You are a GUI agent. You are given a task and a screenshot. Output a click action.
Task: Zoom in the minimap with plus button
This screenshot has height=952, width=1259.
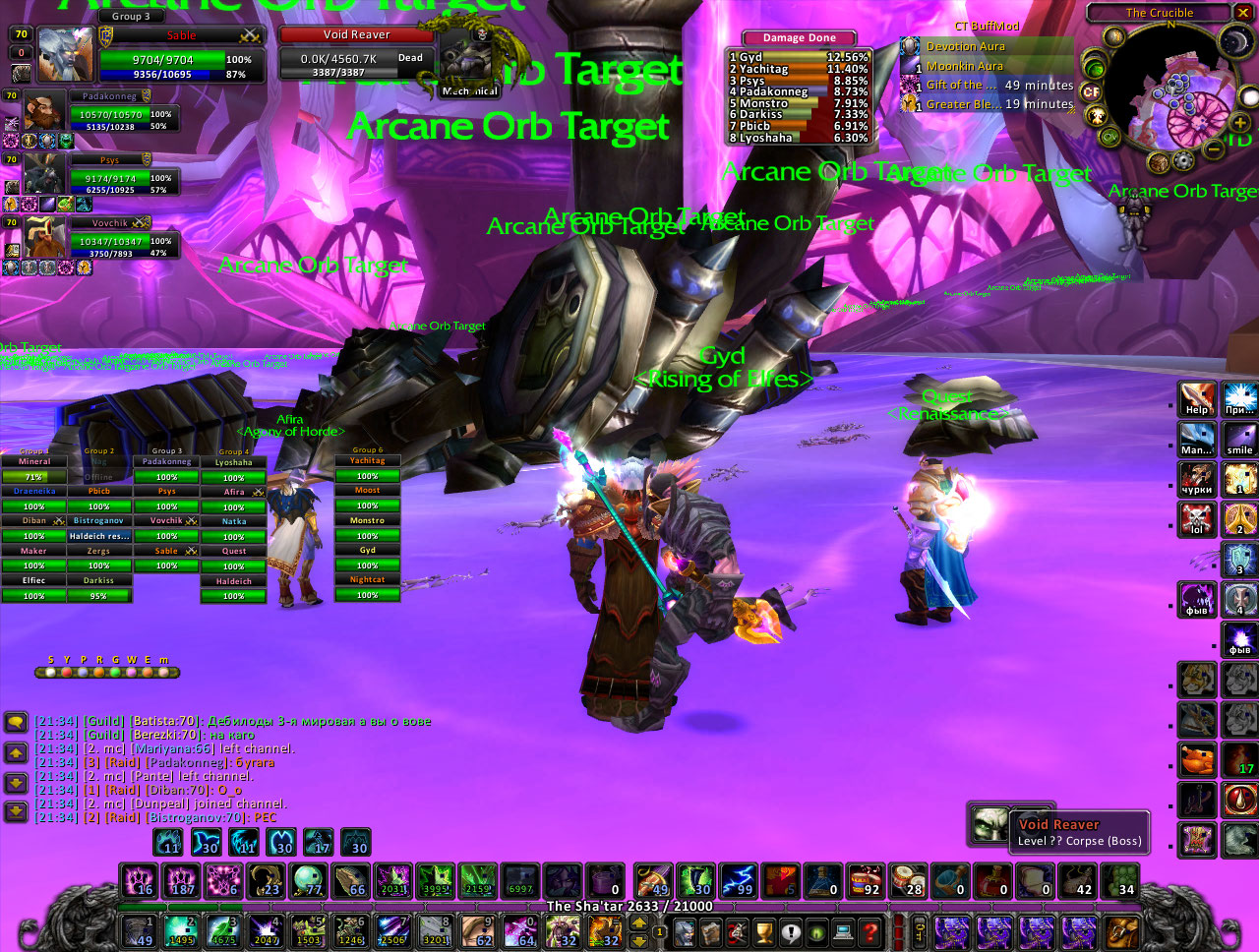(x=1239, y=123)
